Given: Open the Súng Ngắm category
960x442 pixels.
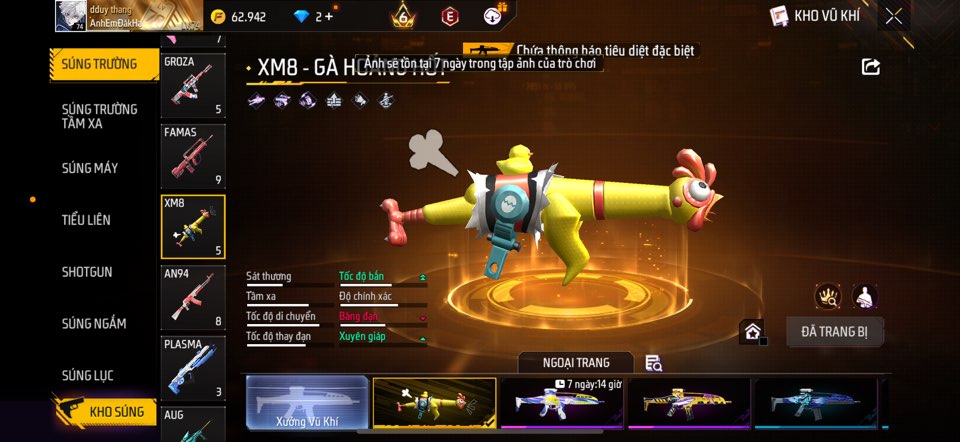Looking at the screenshot, I should pyautogui.click(x=94, y=324).
